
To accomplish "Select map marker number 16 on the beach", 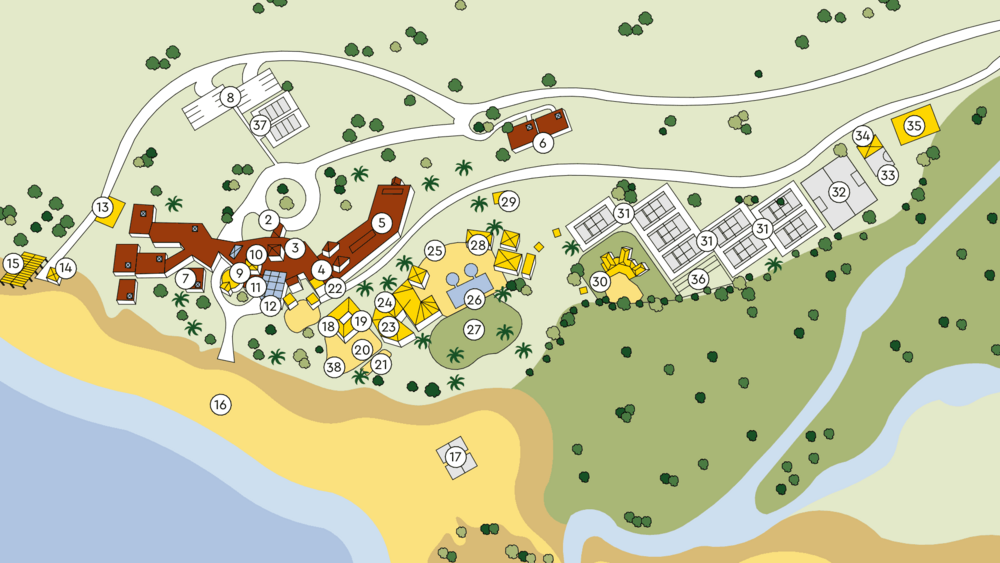I will pyautogui.click(x=220, y=405).
